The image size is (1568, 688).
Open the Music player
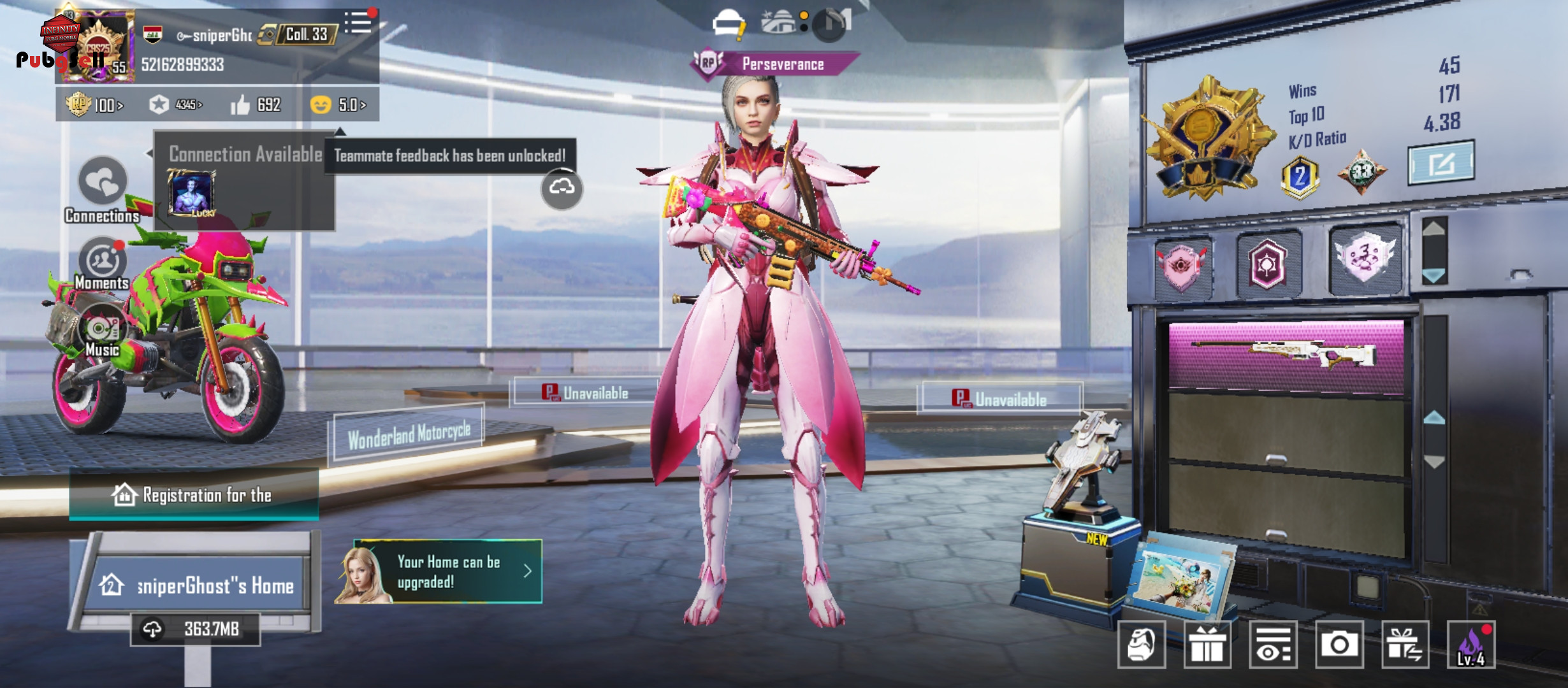click(102, 331)
